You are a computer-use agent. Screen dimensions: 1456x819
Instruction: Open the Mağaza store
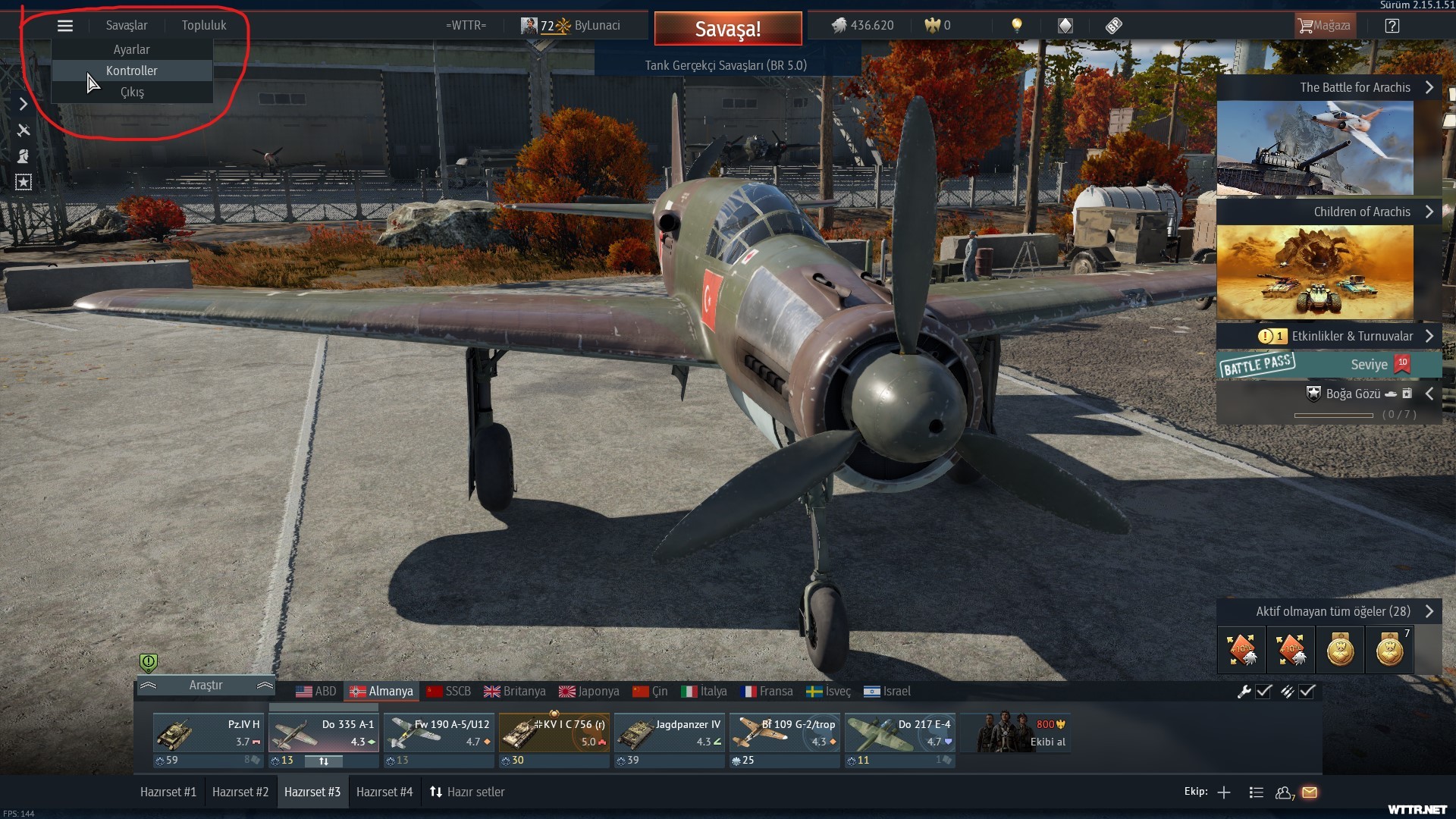[1324, 26]
